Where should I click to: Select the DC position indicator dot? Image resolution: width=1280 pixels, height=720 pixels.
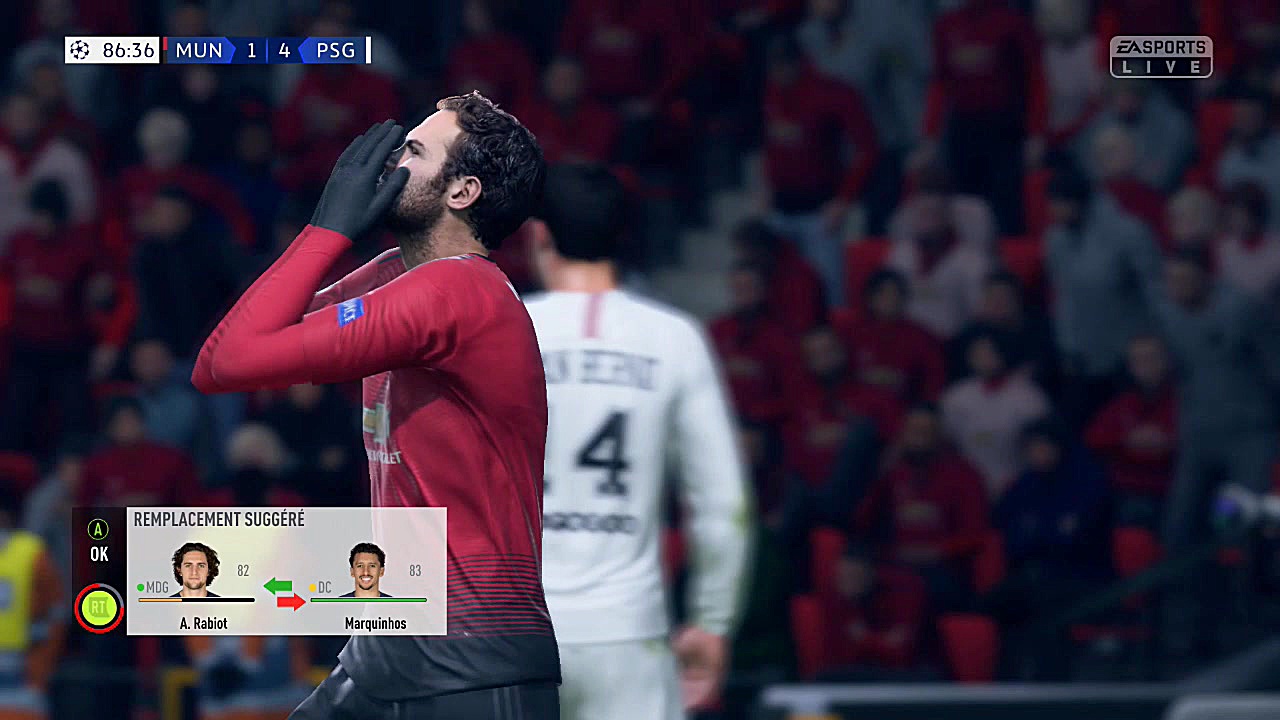[x=314, y=588]
